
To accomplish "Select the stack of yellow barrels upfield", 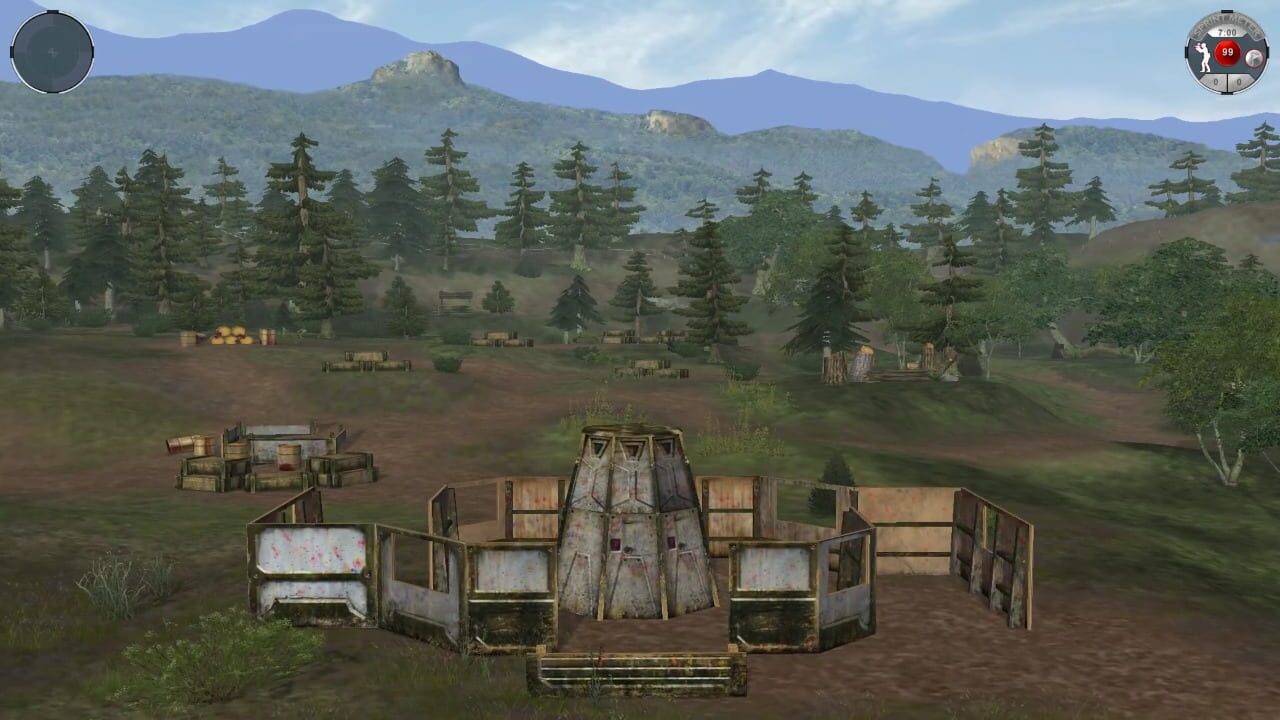I will pyautogui.click(x=232, y=333).
